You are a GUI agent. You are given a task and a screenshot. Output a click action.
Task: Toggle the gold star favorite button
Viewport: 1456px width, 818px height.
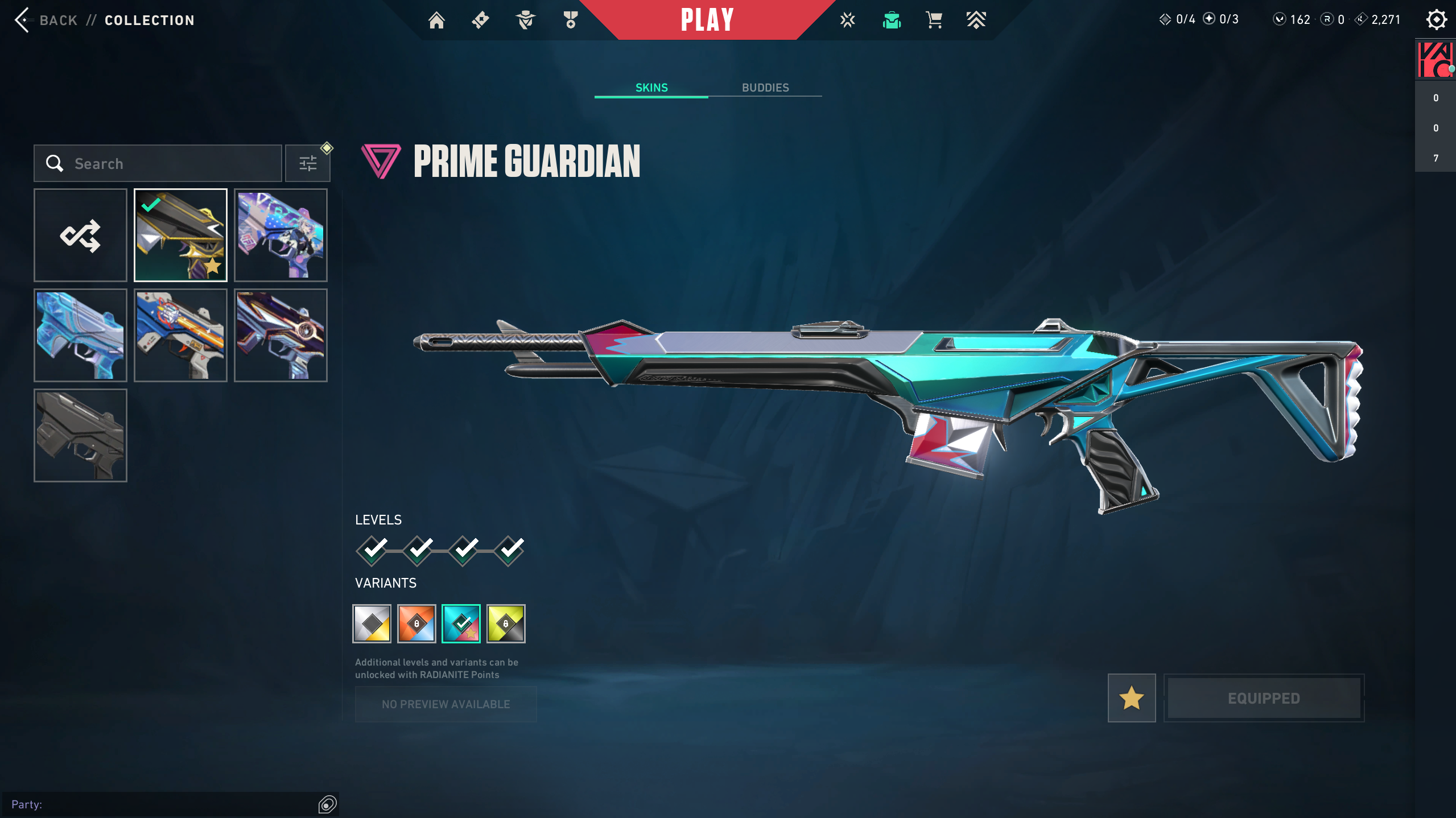point(1131,698)
